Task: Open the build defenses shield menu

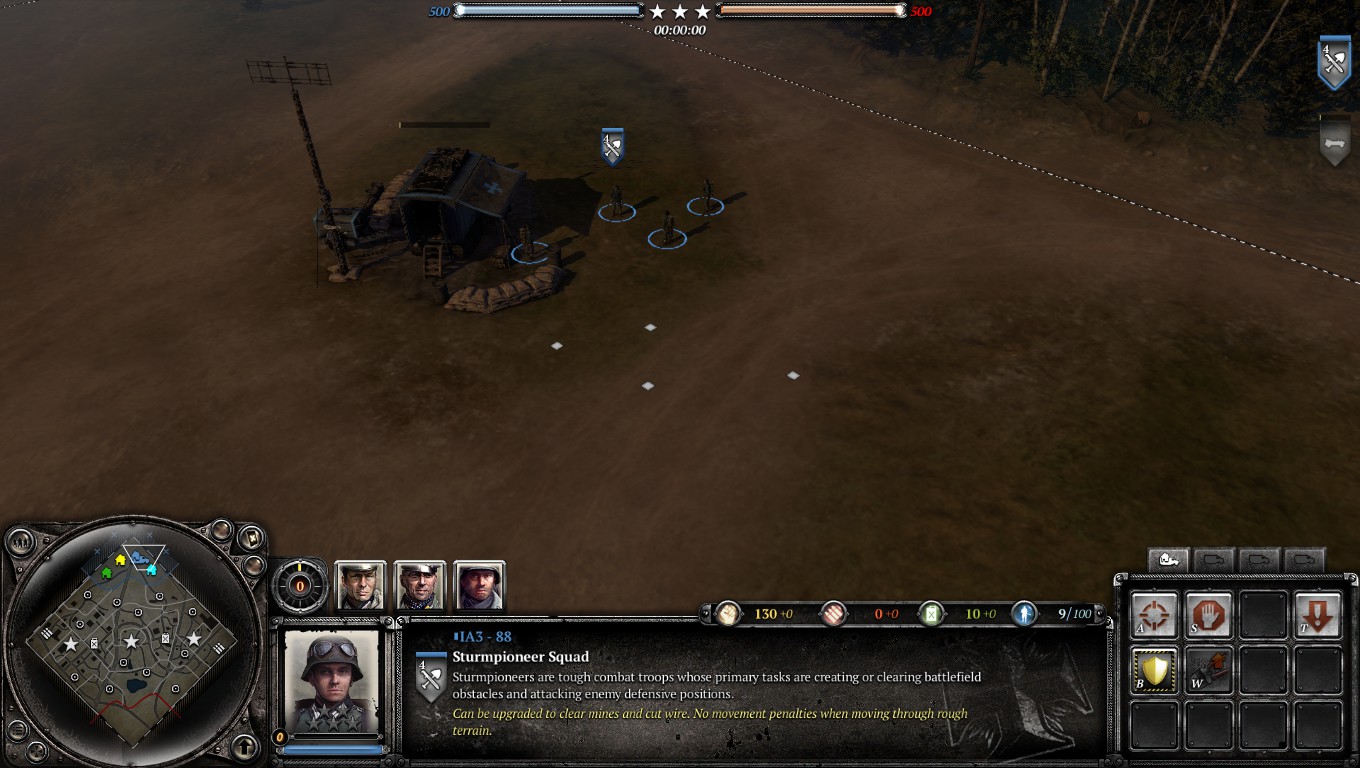Action: (x=1155, y=670)
